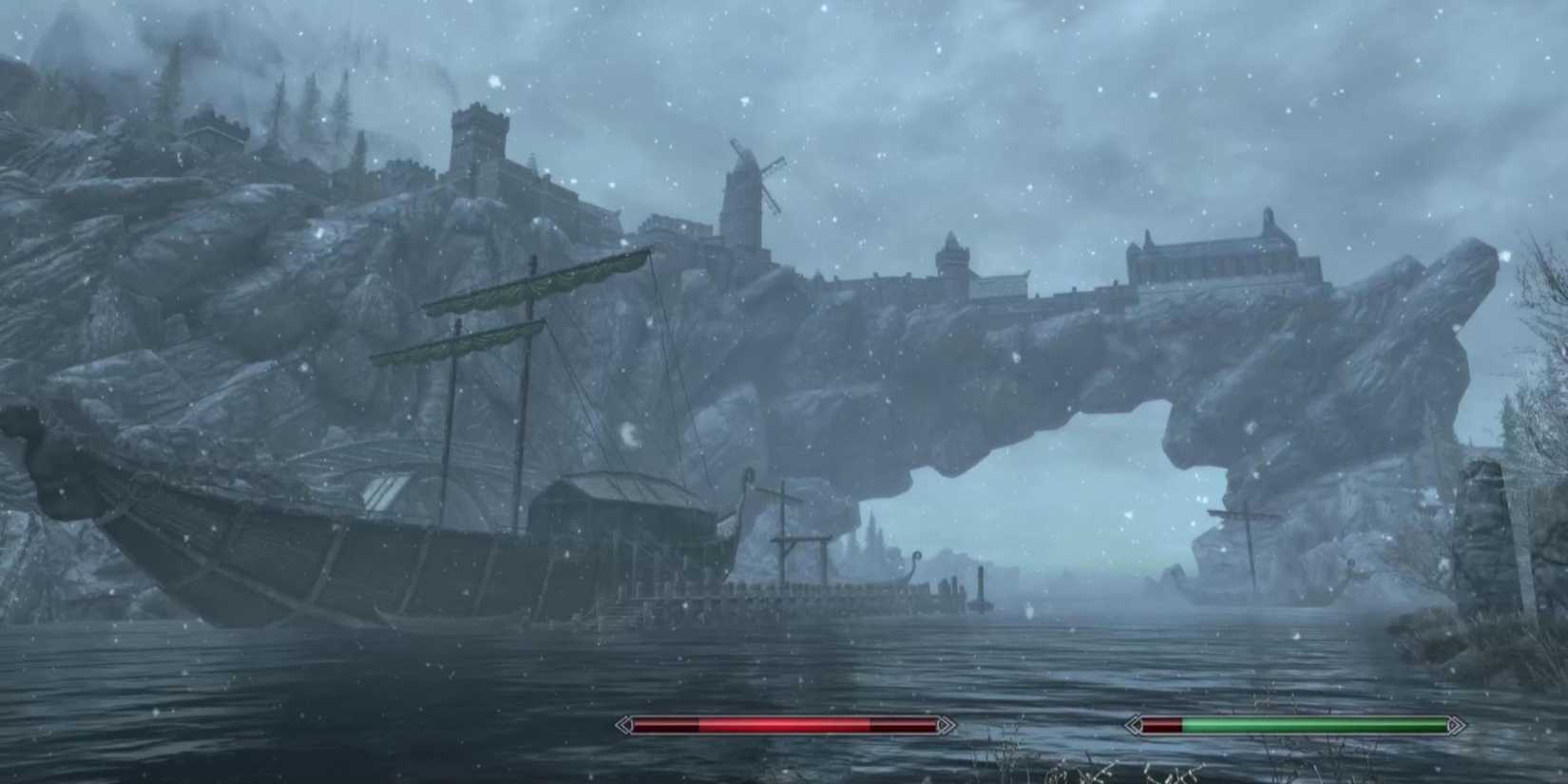The image size is (1568, 784).
Task: Click the depleted red portion of the stamina bar
Action: 1161,726
